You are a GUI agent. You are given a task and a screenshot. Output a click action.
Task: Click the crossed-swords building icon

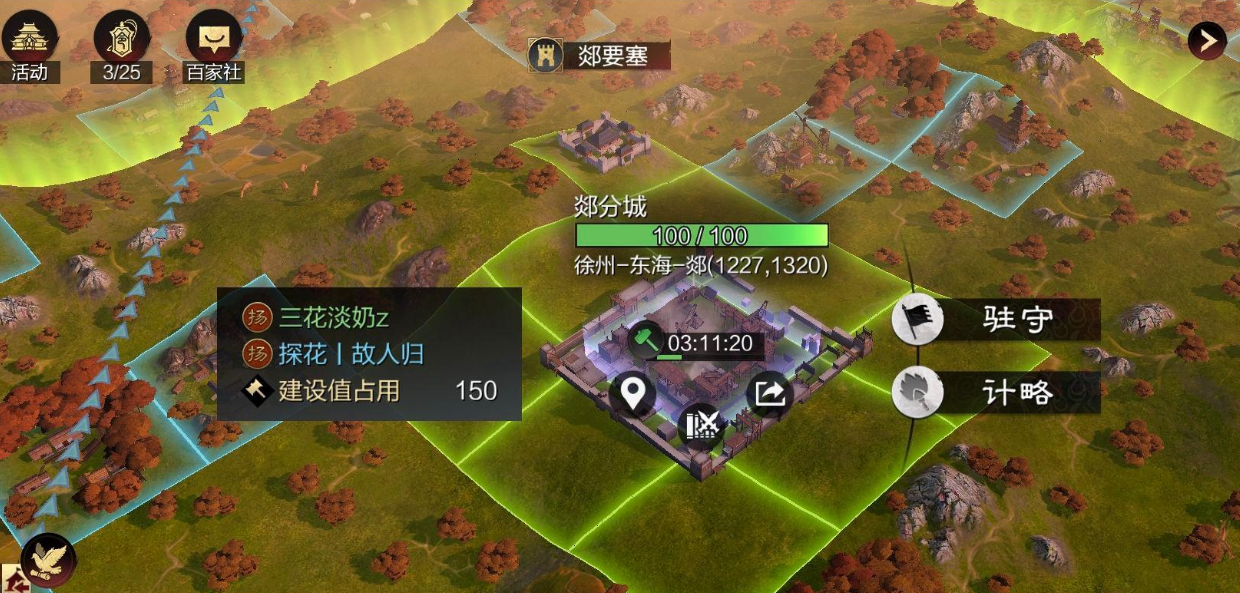pyautogui.click(x=701, y=425)
